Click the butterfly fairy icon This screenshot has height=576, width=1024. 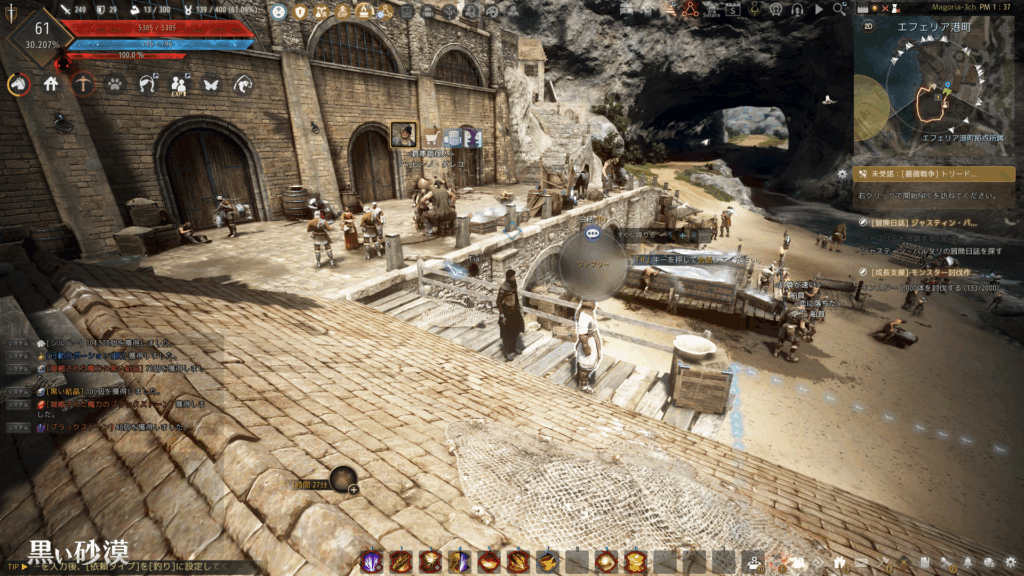coord(211,85)
